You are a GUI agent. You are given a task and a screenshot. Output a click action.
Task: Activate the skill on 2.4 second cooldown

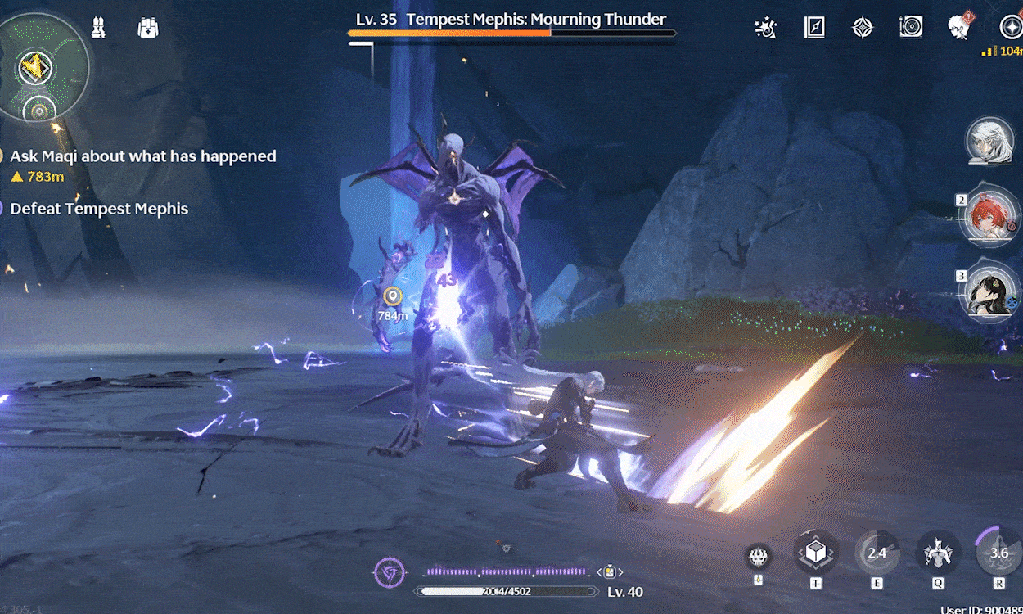click(877, 553)
